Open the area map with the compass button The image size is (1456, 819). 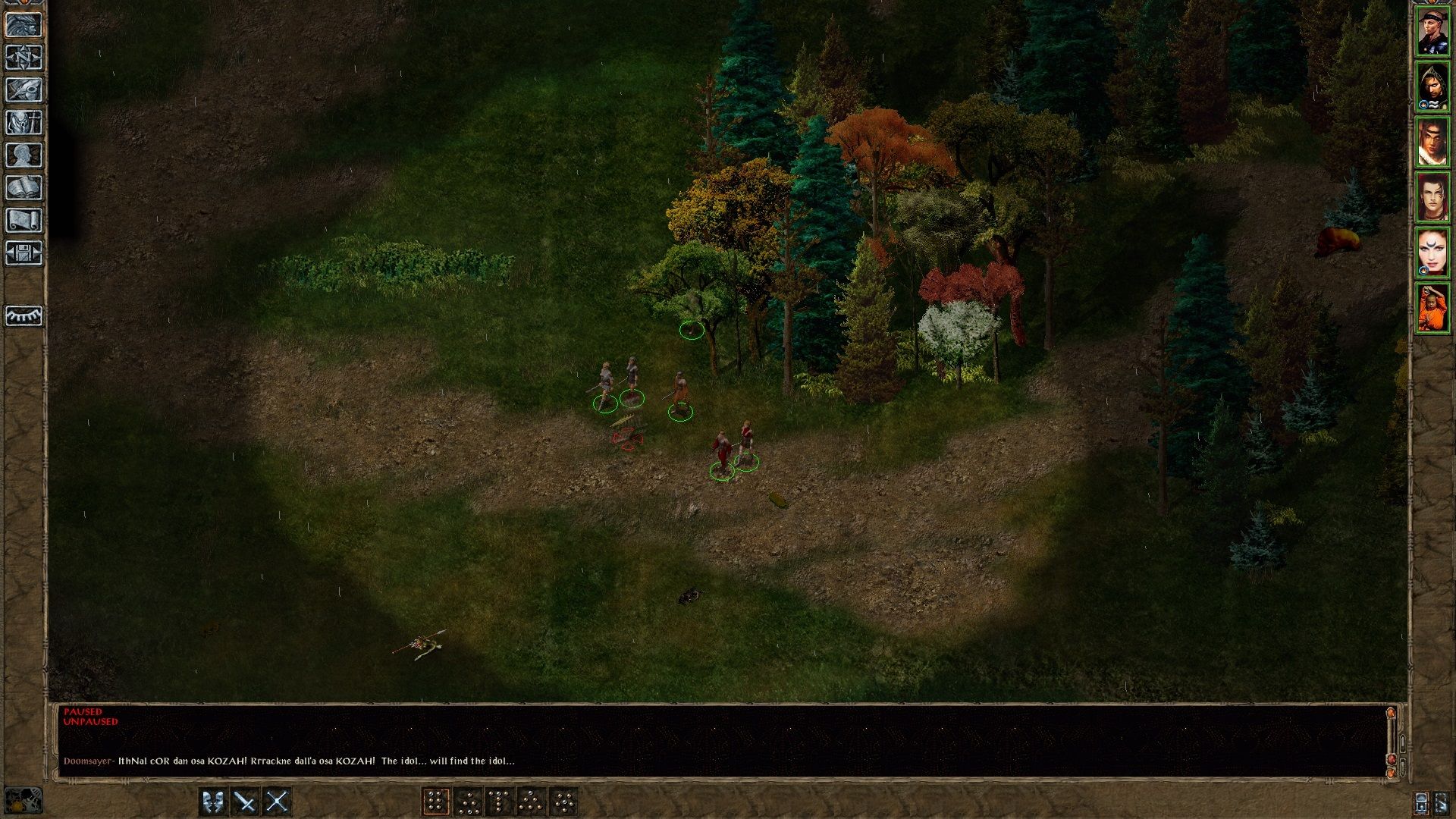coord(24,57)
